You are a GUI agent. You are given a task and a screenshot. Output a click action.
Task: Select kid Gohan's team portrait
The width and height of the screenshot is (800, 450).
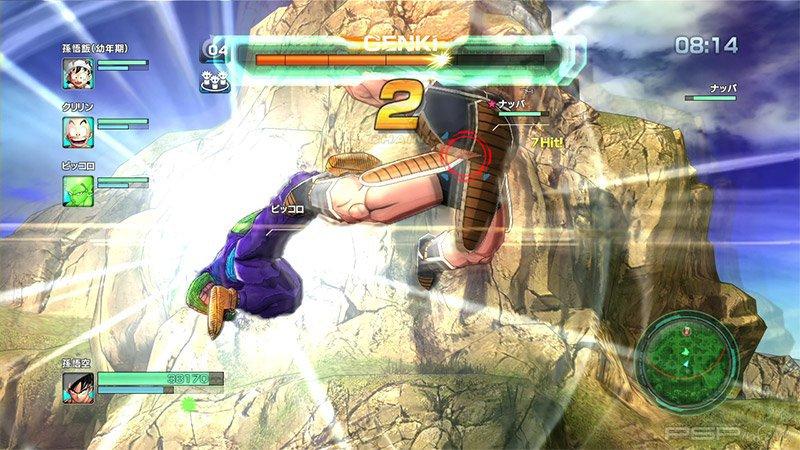coord(79,72)
